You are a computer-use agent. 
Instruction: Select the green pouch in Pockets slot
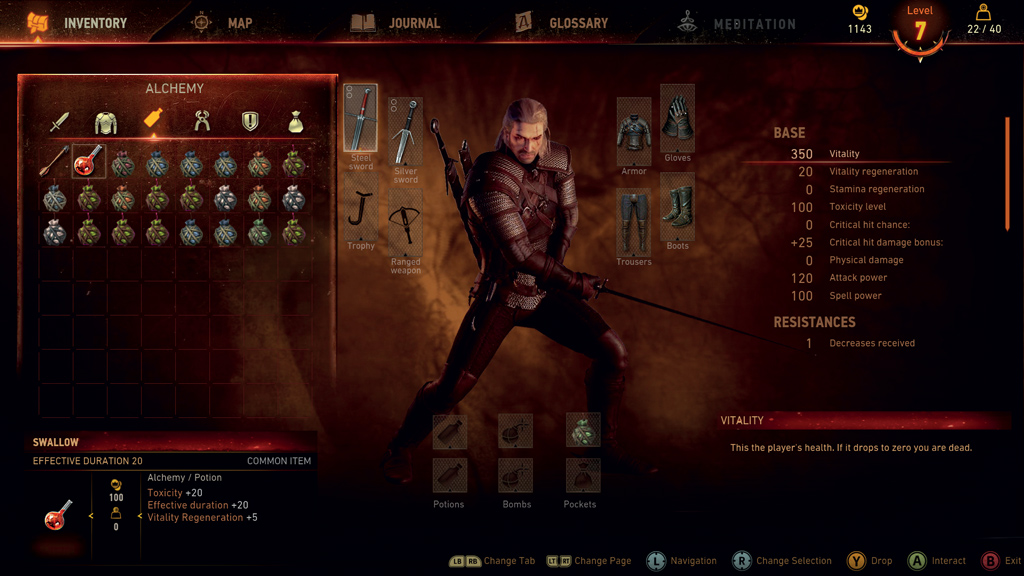click(582, 431)
